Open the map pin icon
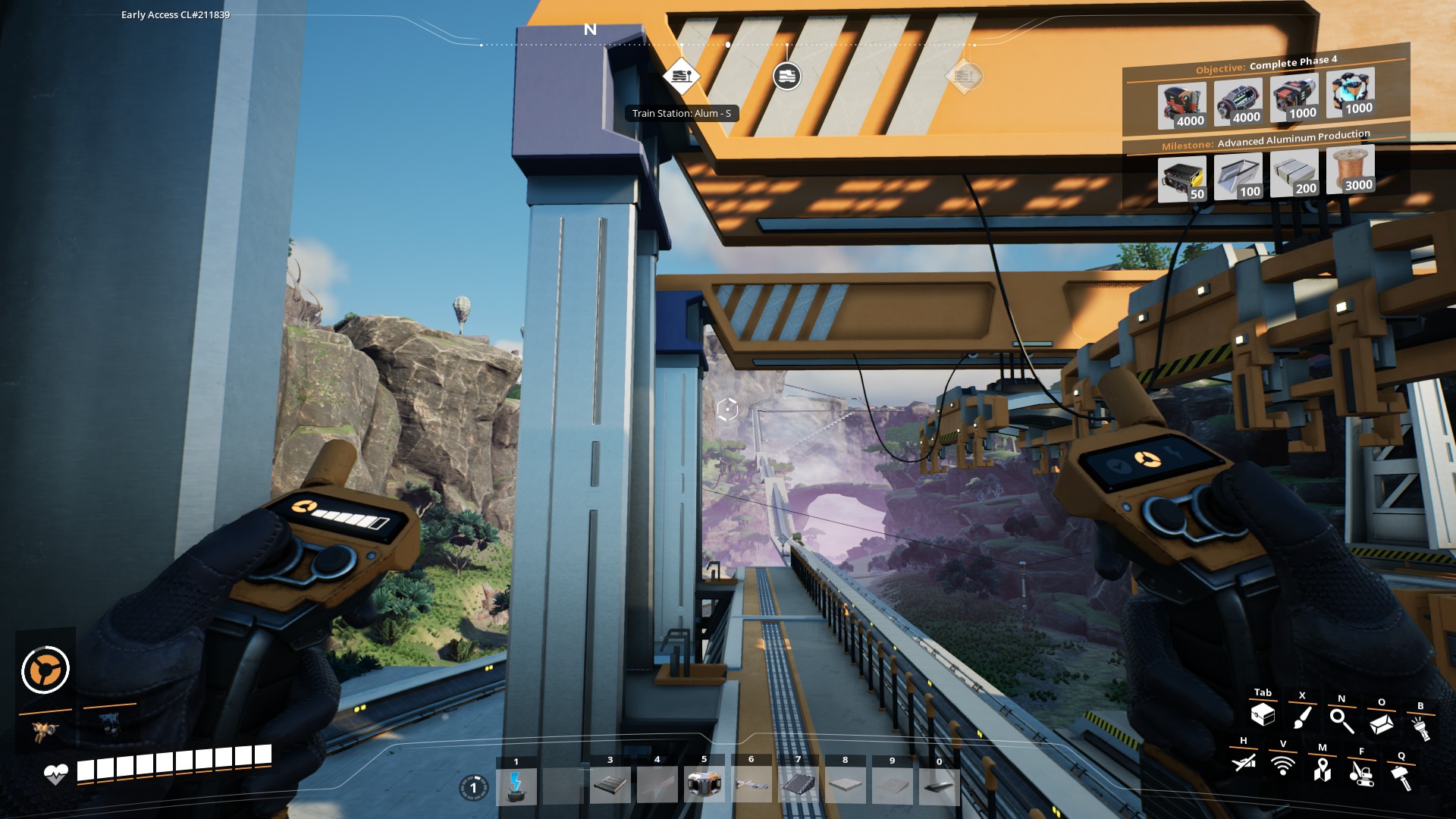Image resolution: width=1456 pixels, height=819 pixels. pos(1323,769)
